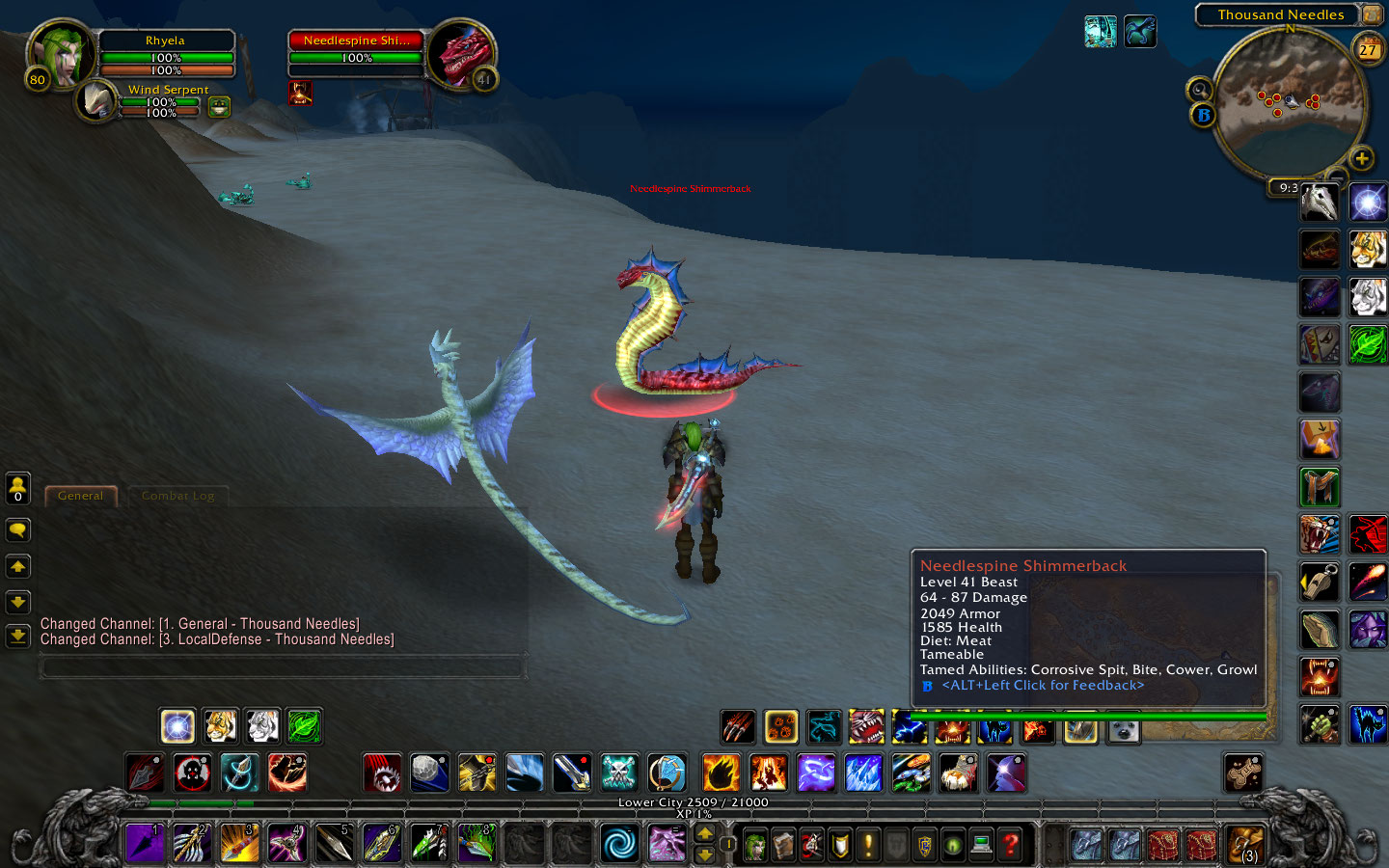Switch to the General chat tab
The image size is (1389, 868).
coord(80,496)
